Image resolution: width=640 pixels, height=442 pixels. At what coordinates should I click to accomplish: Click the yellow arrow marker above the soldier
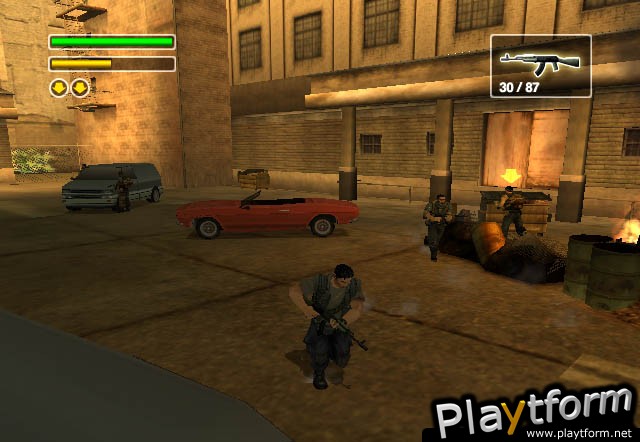pyautogui.click(x=511, y=178)
